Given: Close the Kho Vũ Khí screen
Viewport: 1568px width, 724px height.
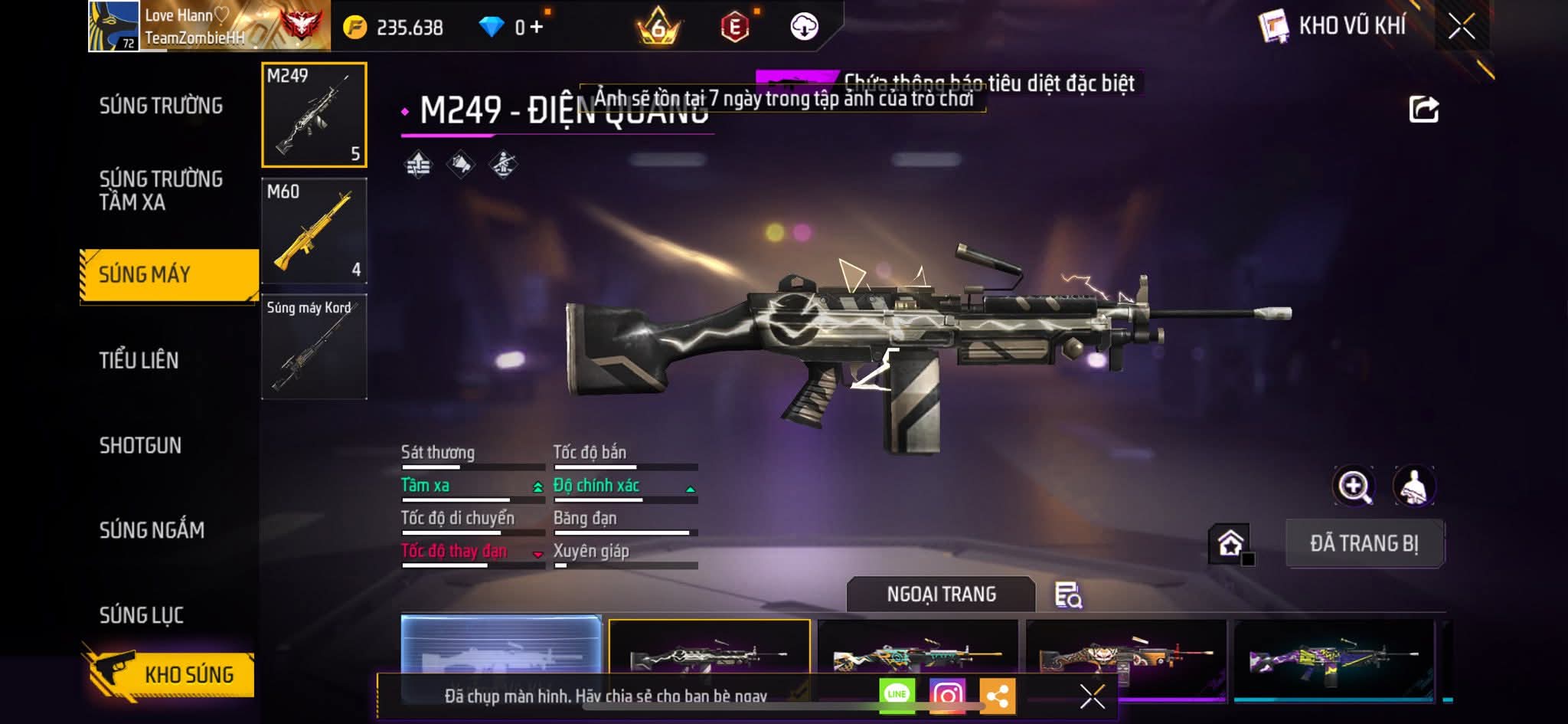Looking at the screenshot, I should tap(1462, 27).
